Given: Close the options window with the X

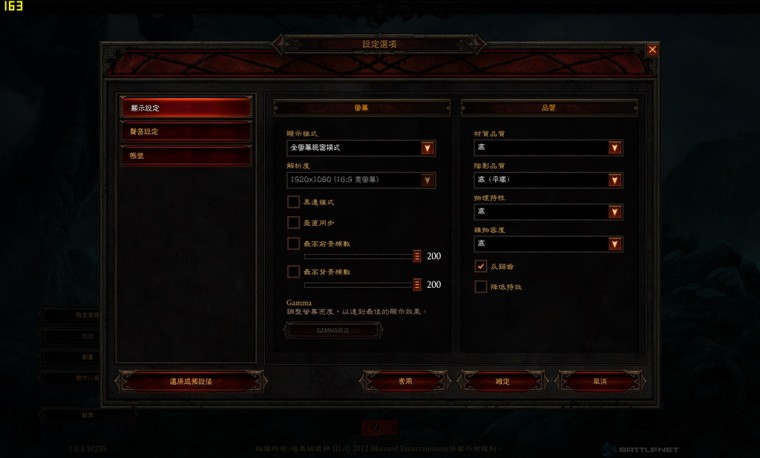Looking at the screenshot, I should click(652, 49).
